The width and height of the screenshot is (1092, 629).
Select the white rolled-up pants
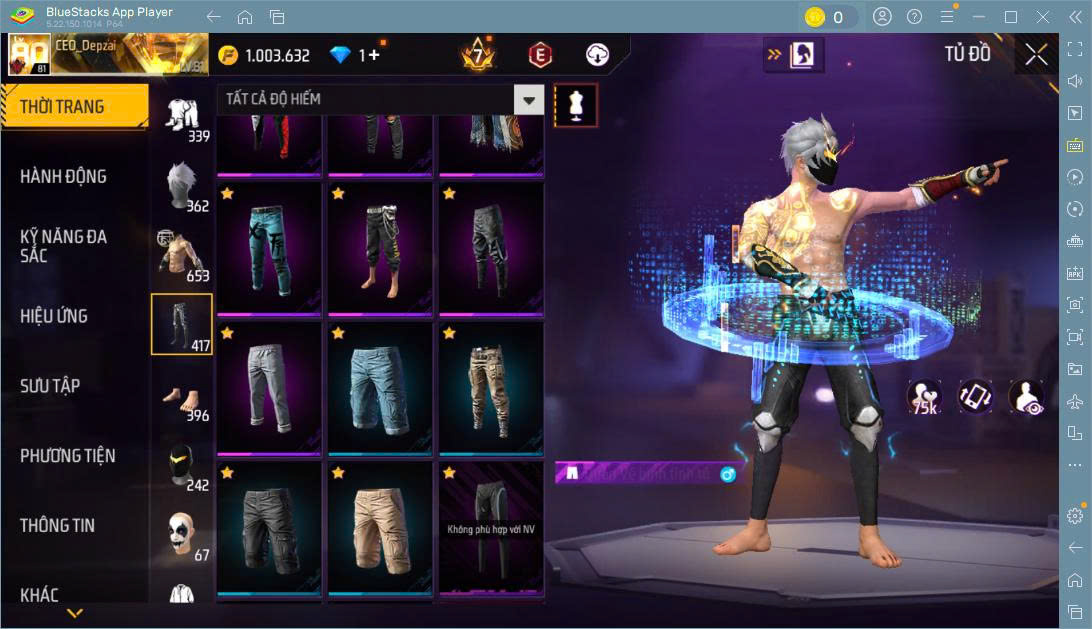pyautogui.click(x=269, y=388)
